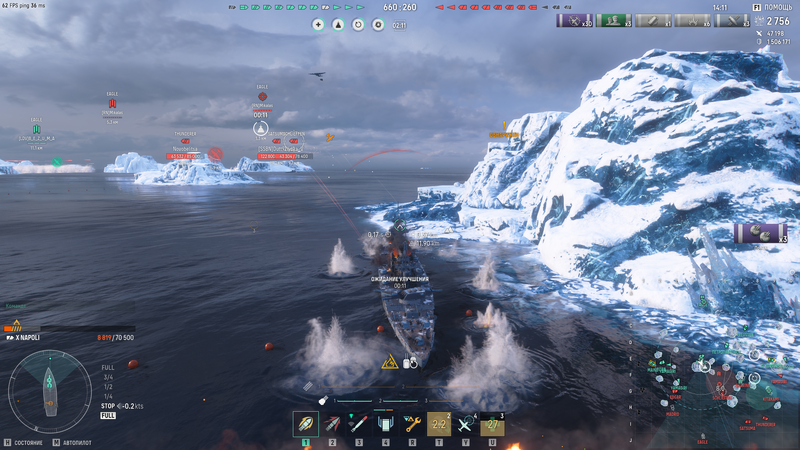Use the Damage Control Party wrench
Image resolution: width=800 pixels, height=450 pixels.
[x=412, y=424]
